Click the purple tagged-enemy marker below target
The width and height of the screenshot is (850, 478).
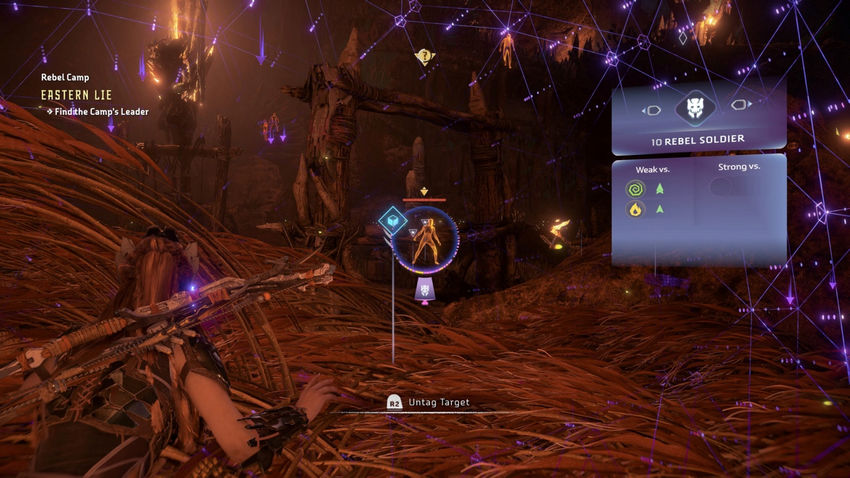pyautogui.click(x=423, y=290)
